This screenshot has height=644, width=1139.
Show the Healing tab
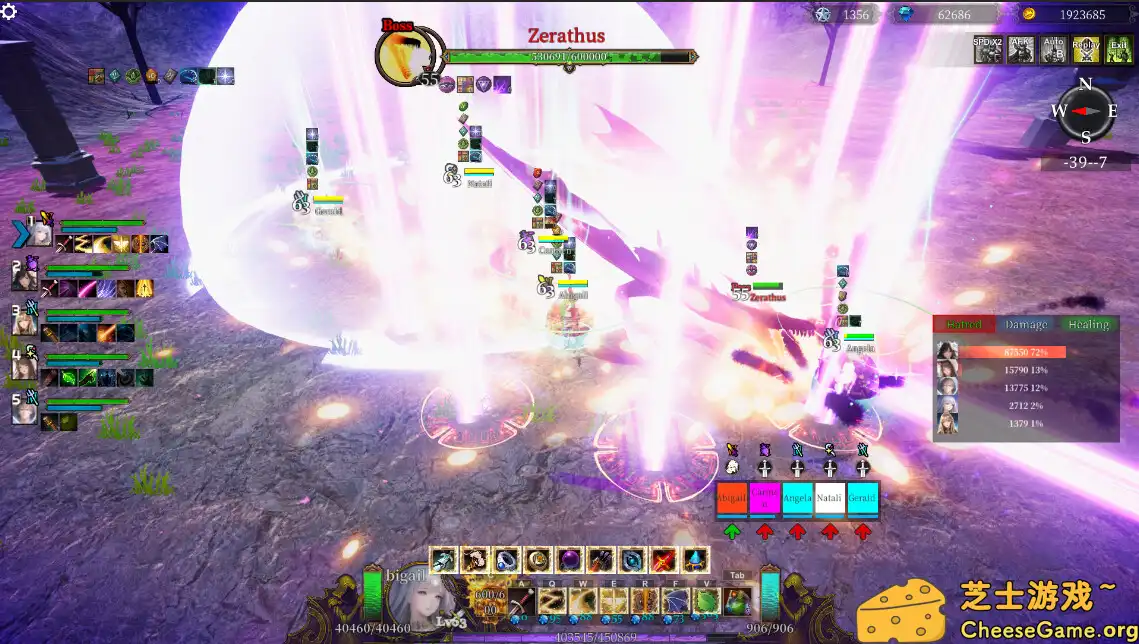pyautogui.click(x=1088, y=324)
